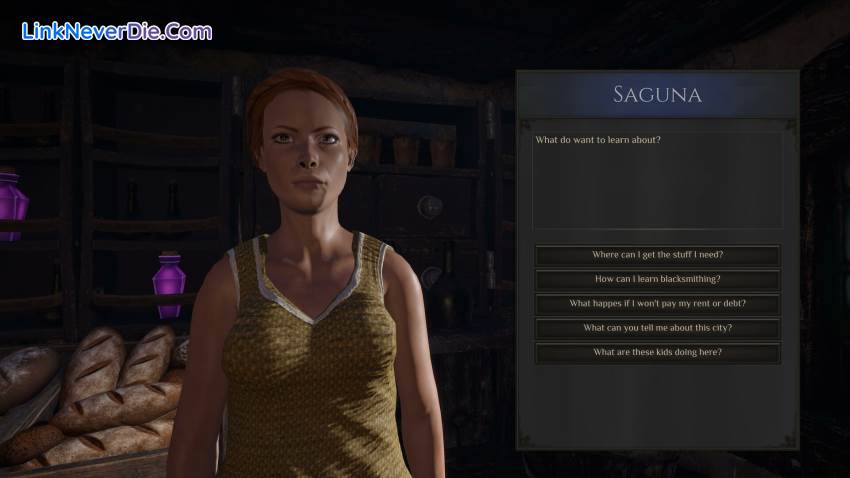
Task: Ask where to get the stuff I need
Action: tap(657, 255)
